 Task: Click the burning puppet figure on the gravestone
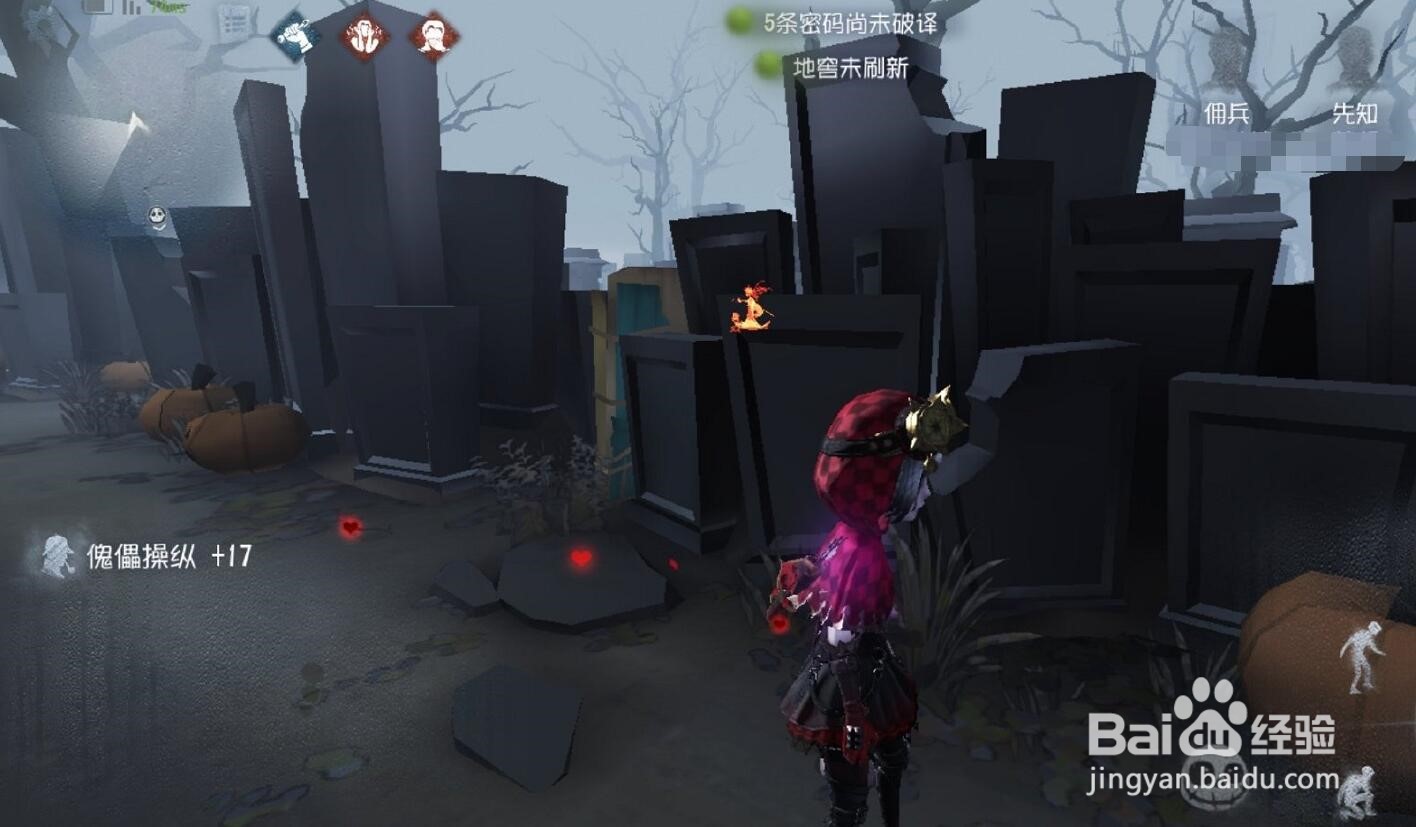pyautogui.click(x=748, y=308)
